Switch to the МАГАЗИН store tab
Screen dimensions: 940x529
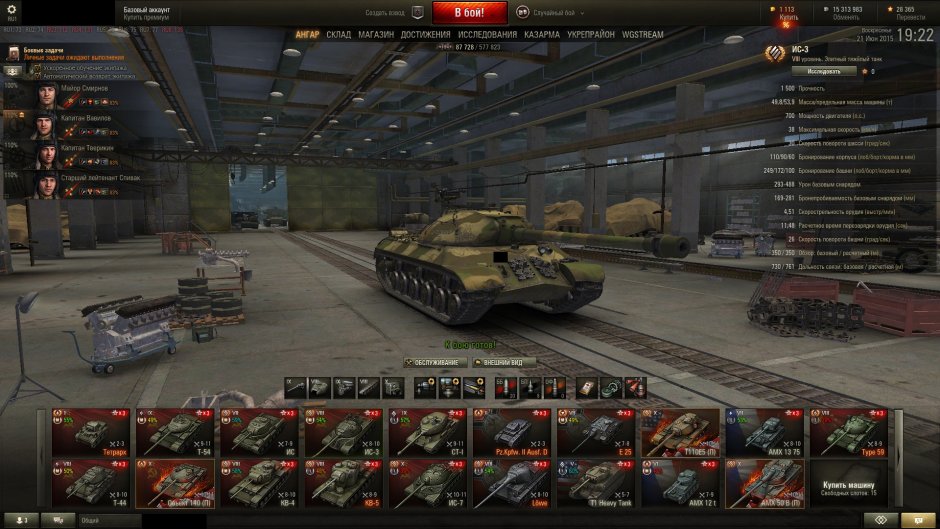376,35
